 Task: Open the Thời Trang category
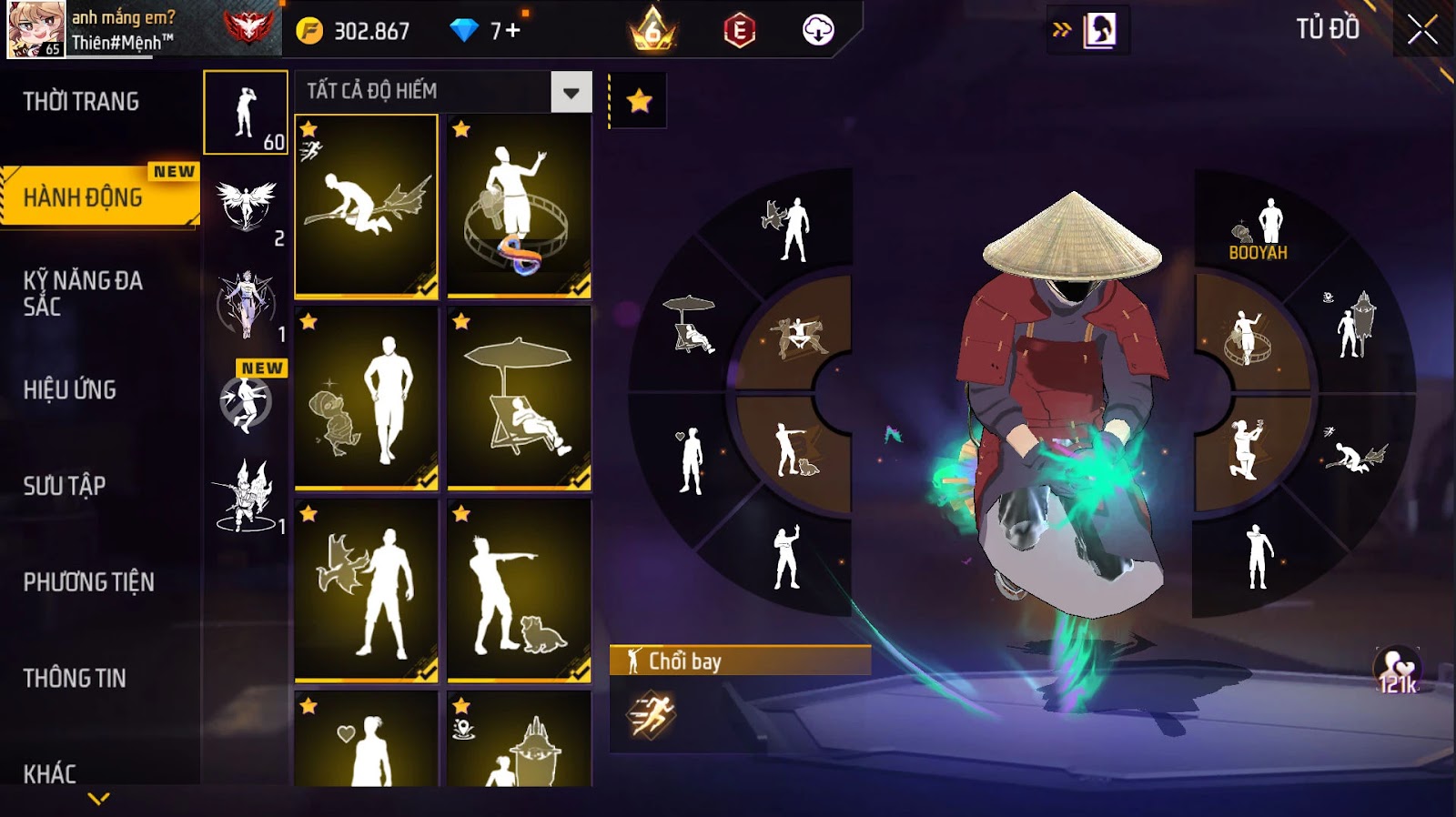pos(82,102)
